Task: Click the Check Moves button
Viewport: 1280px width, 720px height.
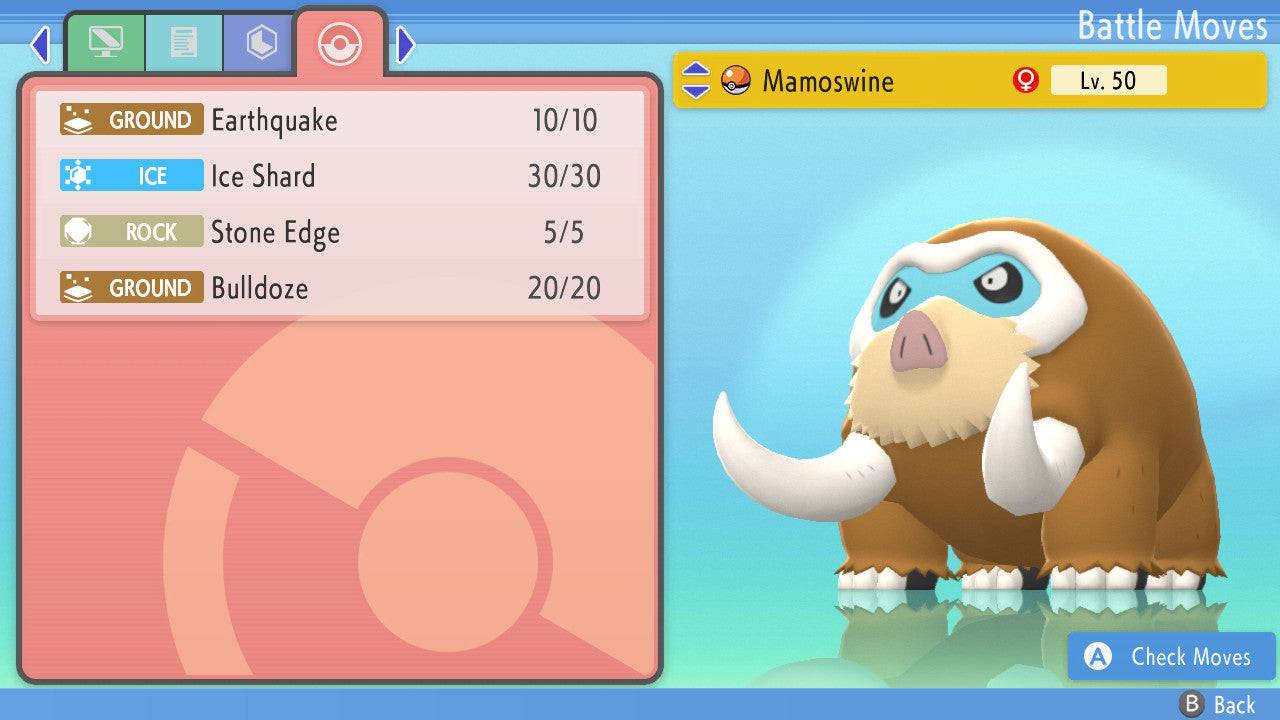Action: (1172, 657)
